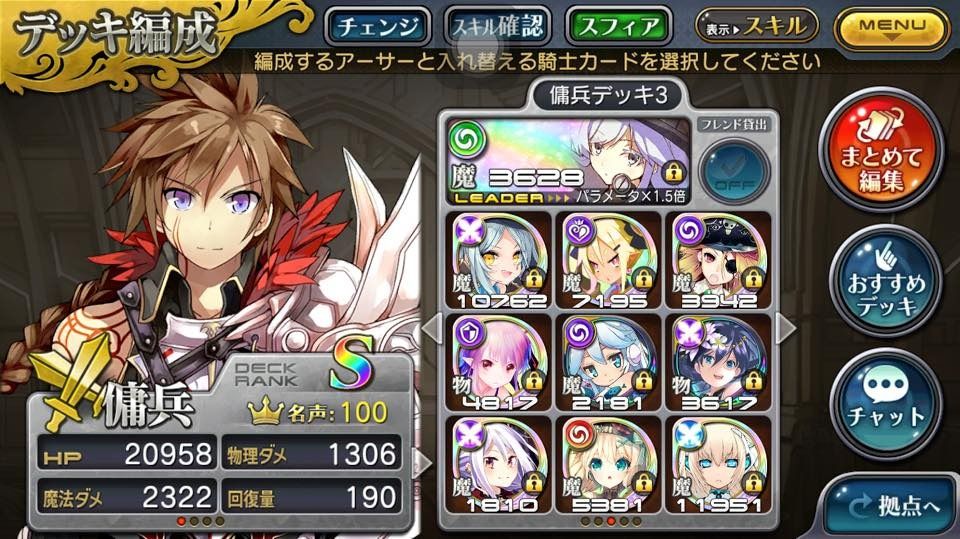This screenshot has height=539, width=960.
Task: Open the チェンジ (Change) button
Action: click(379, 26)
